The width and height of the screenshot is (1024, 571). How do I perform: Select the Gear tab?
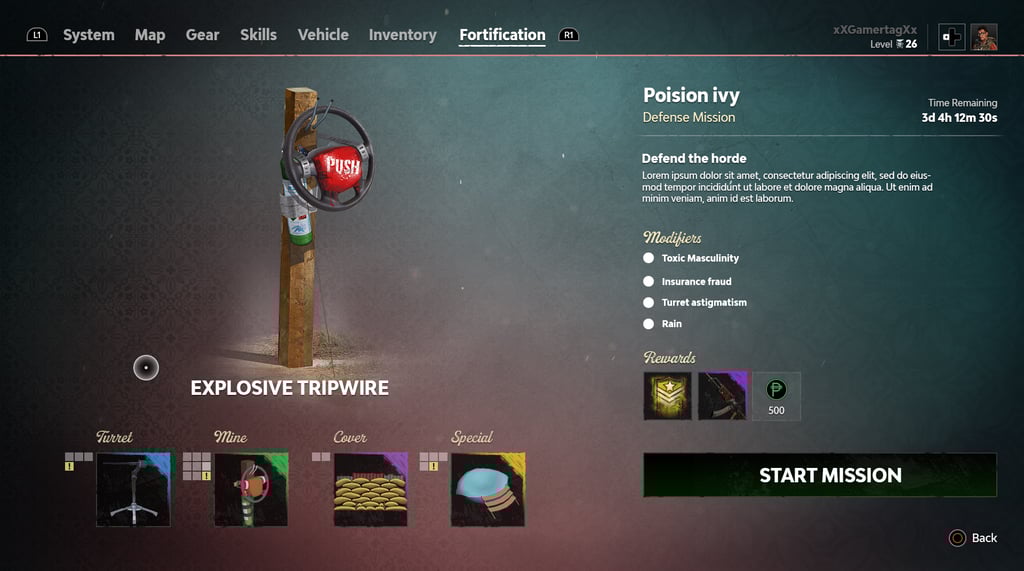[x=202, y=35]
